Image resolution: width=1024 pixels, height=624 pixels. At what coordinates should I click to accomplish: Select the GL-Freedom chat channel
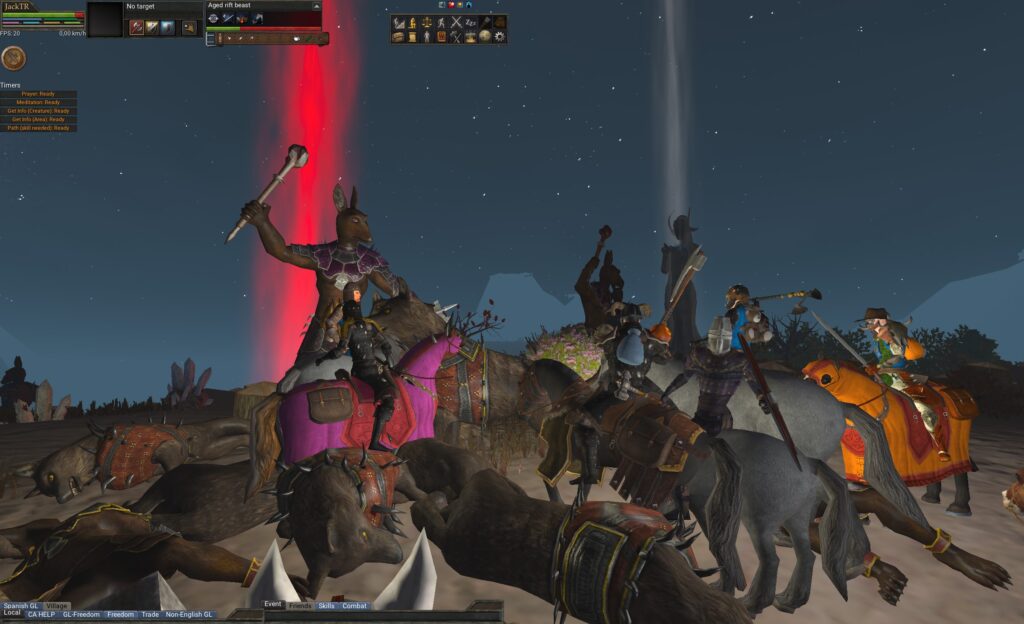pos(81,614)
